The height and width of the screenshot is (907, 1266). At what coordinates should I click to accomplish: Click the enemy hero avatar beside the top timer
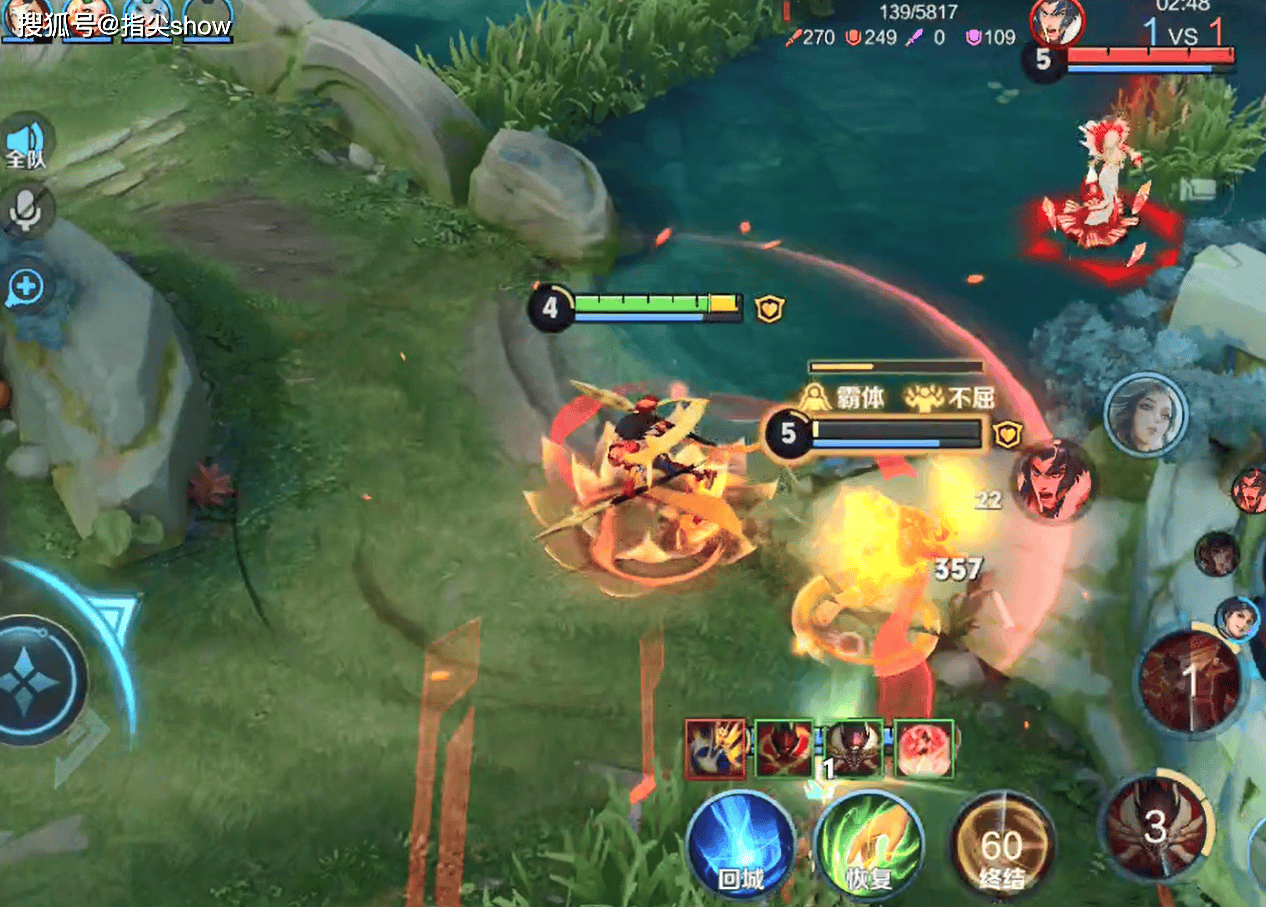click(x=1056, y=22)
